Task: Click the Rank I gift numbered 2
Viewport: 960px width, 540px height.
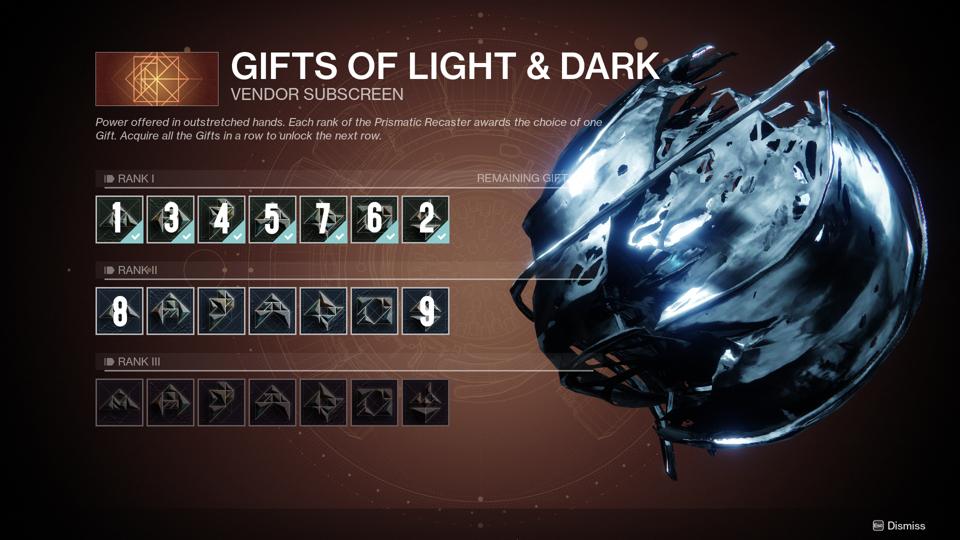Action: click(425, 219)
